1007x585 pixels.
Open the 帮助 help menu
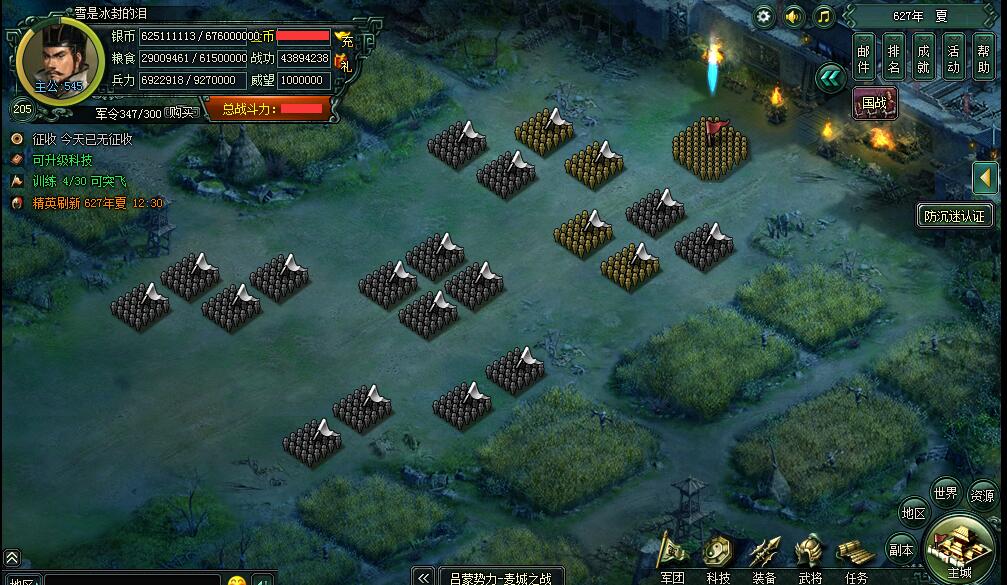983,58
